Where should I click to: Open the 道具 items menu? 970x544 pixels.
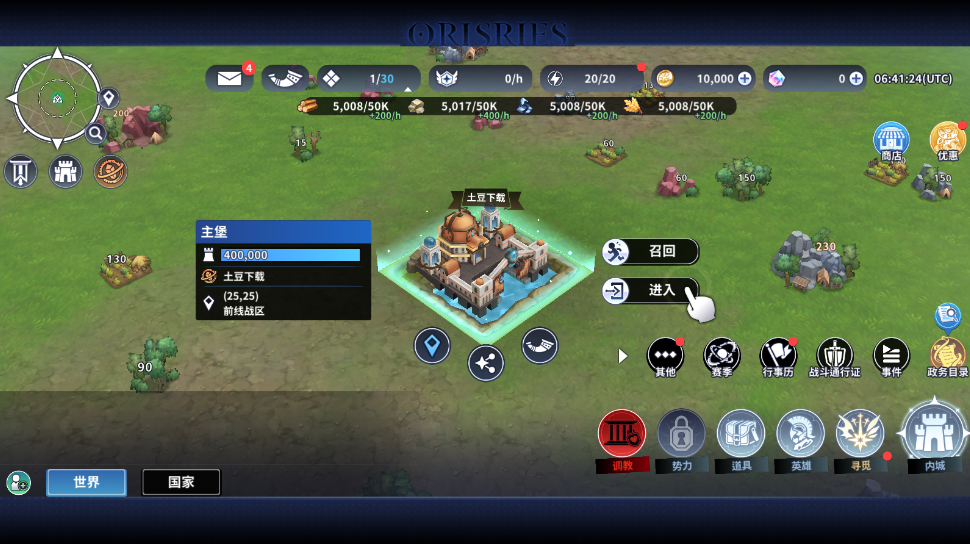pyautogui.click(x=741, y=435)
